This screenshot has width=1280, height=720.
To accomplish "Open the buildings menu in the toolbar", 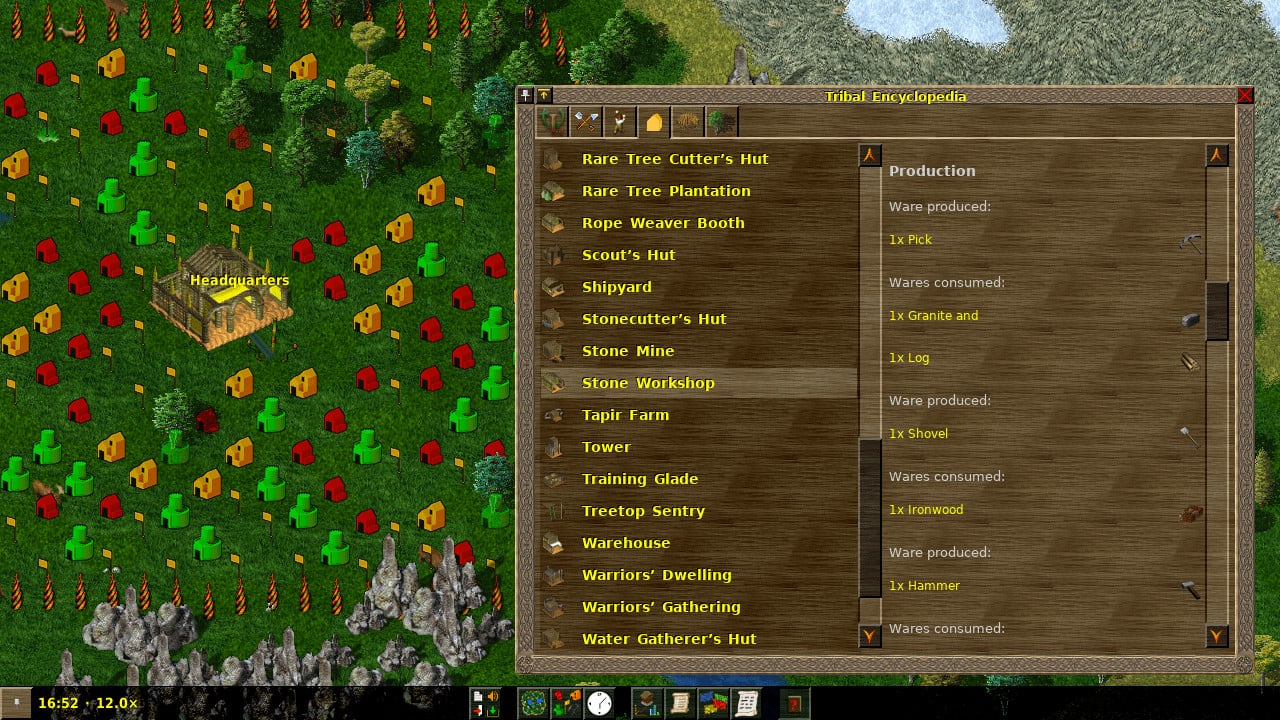I will (567, 703).
